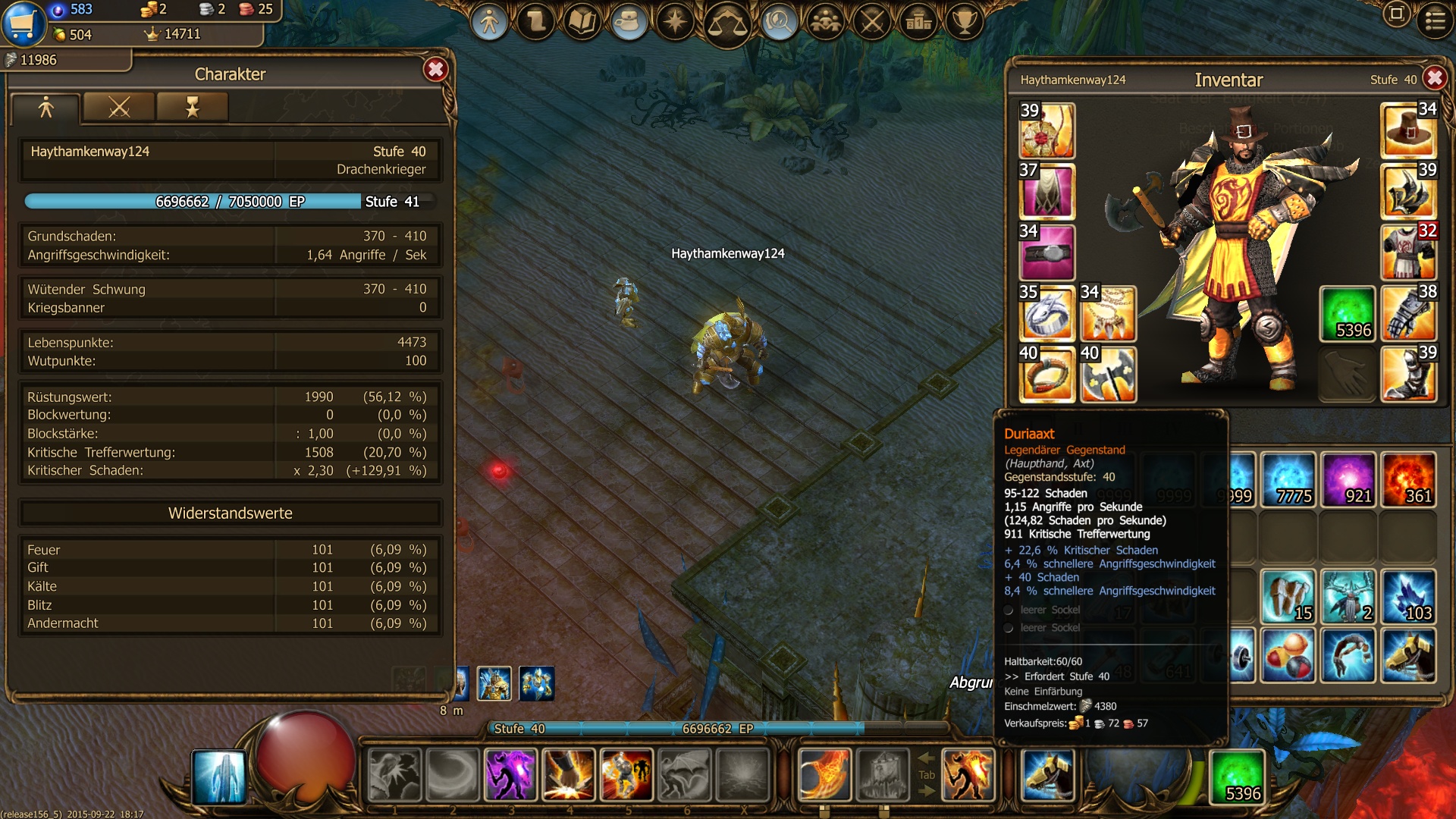Close the Inventar window
Screen dimensions: 1456x819
pos(1434,78)
